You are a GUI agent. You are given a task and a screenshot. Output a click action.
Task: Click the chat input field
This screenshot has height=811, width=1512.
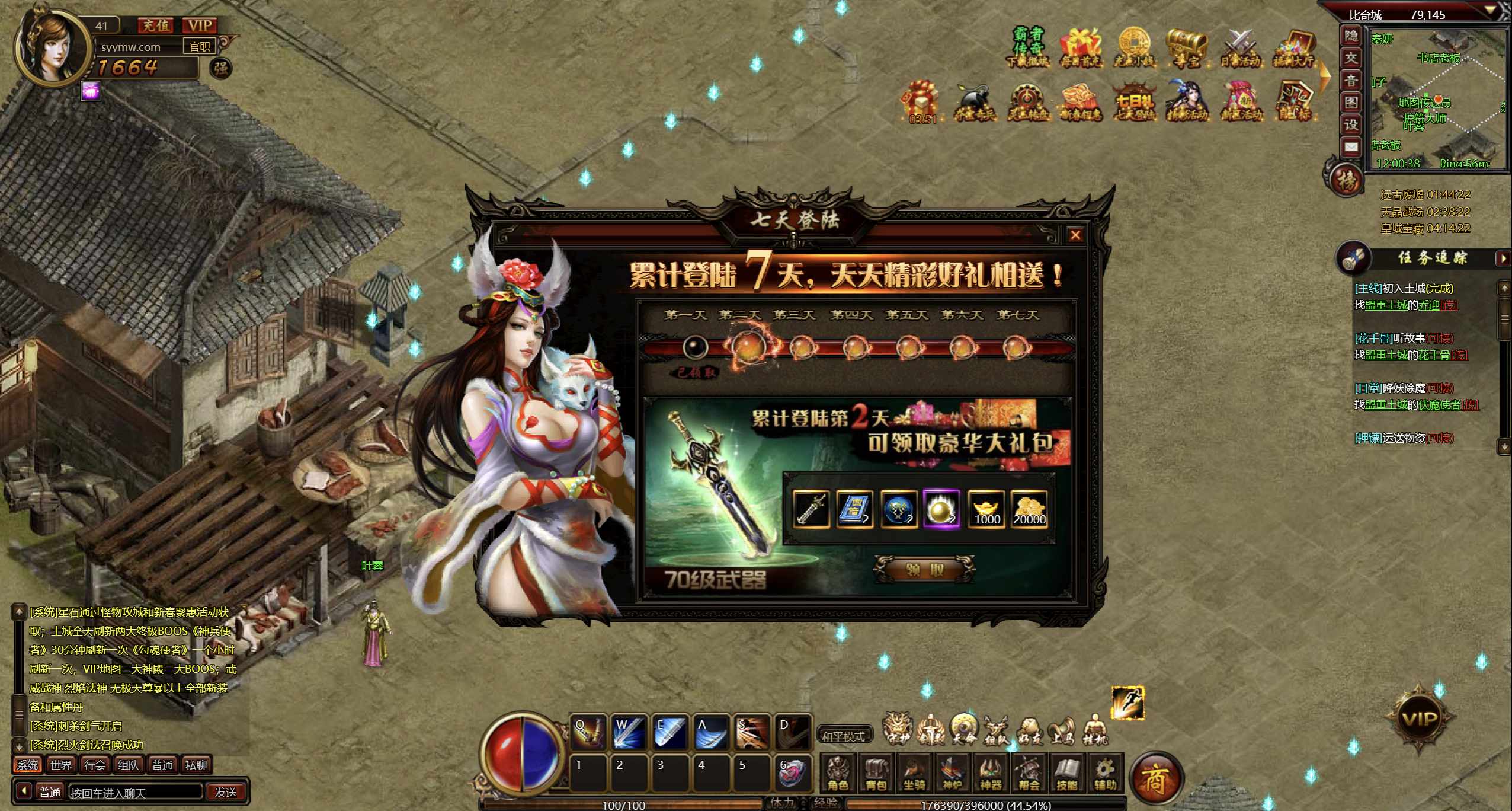tap(135, 792)
